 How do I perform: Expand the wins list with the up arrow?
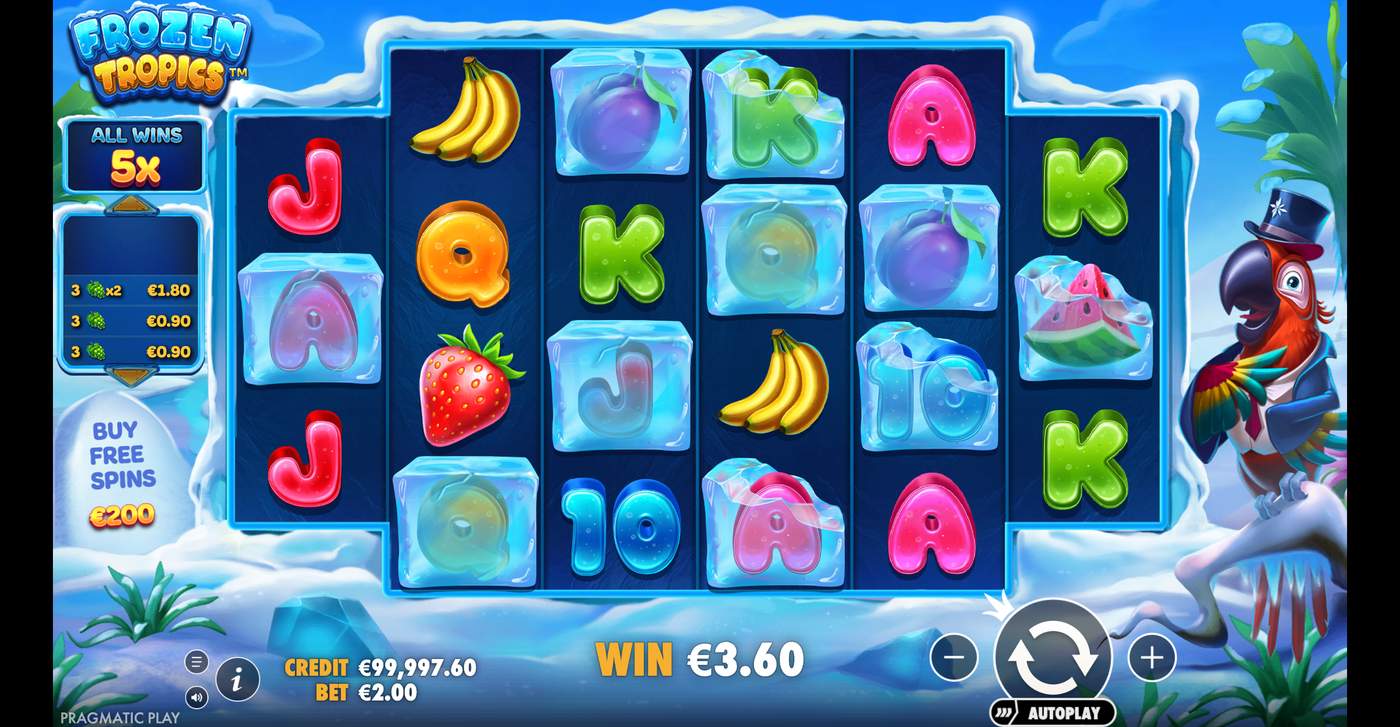click(x=130, y=205)
